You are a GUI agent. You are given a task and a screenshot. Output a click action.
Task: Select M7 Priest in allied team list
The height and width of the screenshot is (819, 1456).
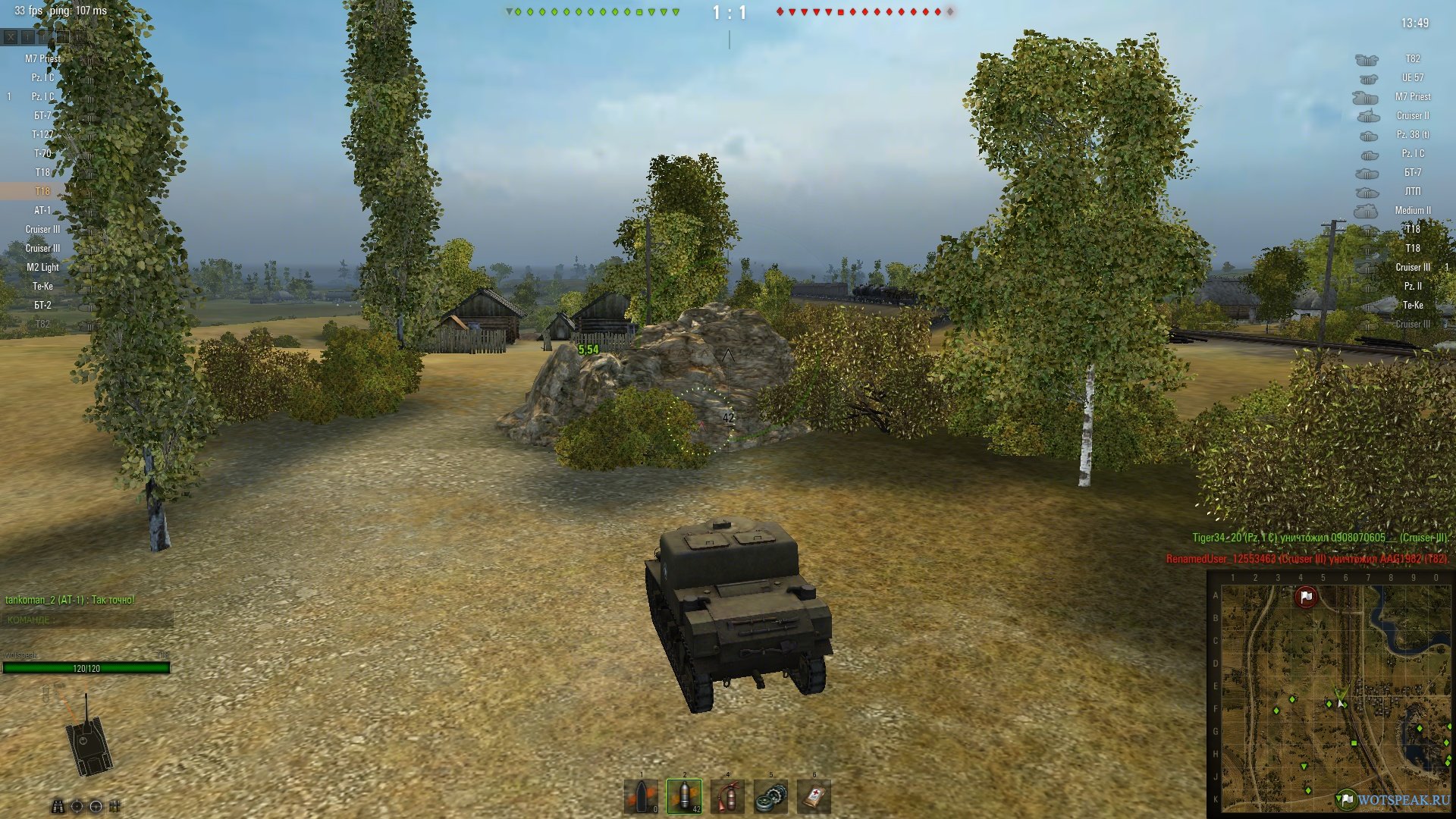(x=42, y=58)
